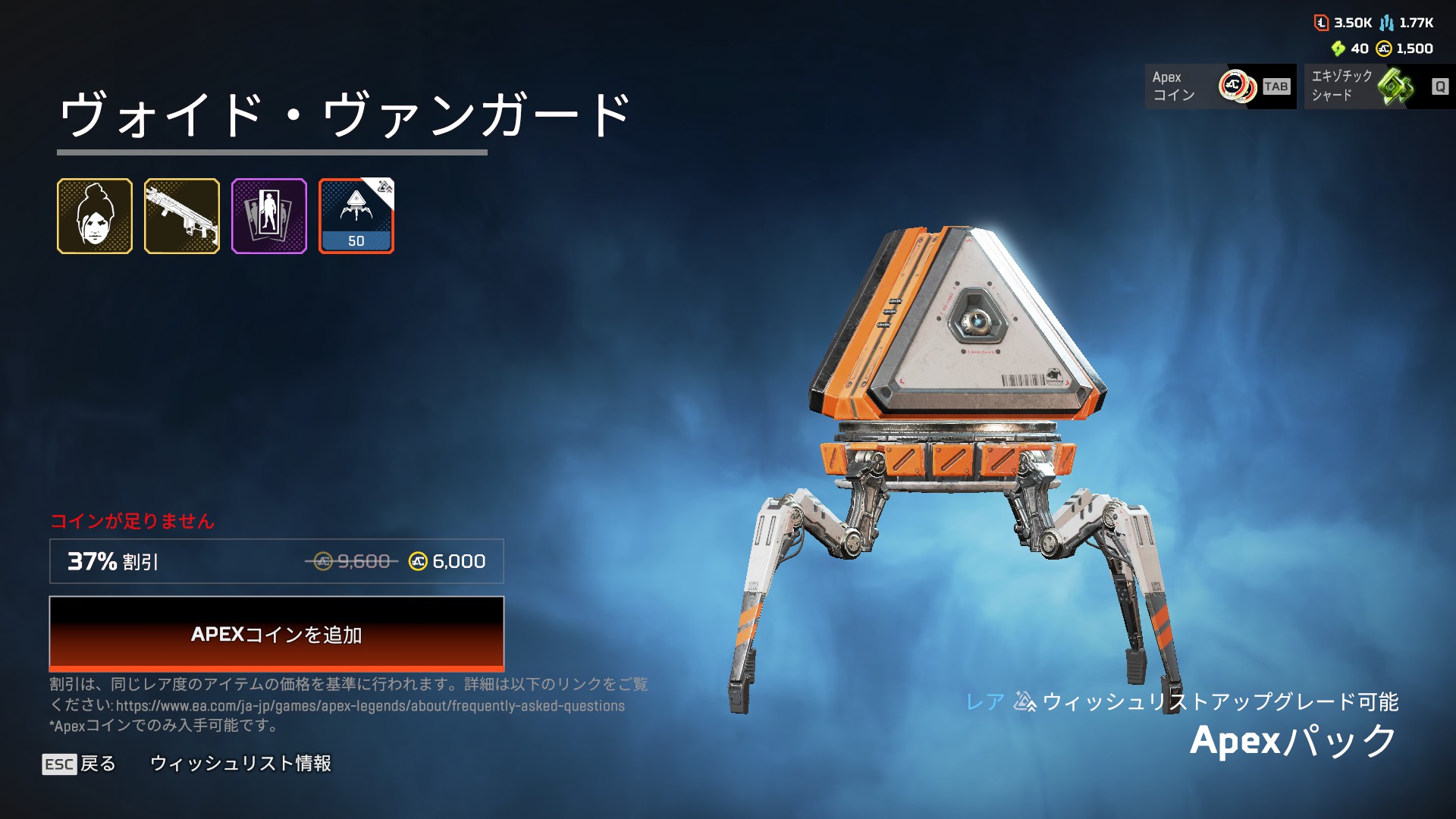1456x819 pixels.
Task: Select the 50 Apex Packs item icon
Action: [356, 216]
